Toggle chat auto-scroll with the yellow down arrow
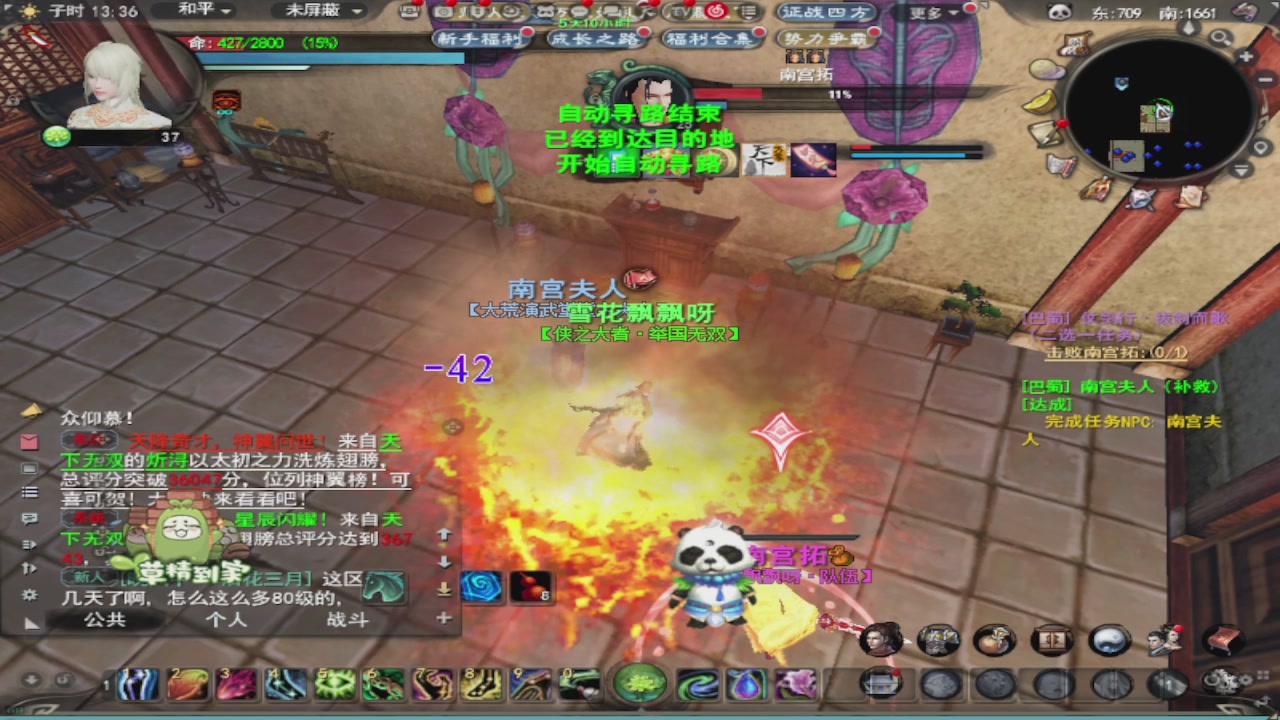Image resolution: width=1280 pixels, height=720 pixels. pos(445,587)
